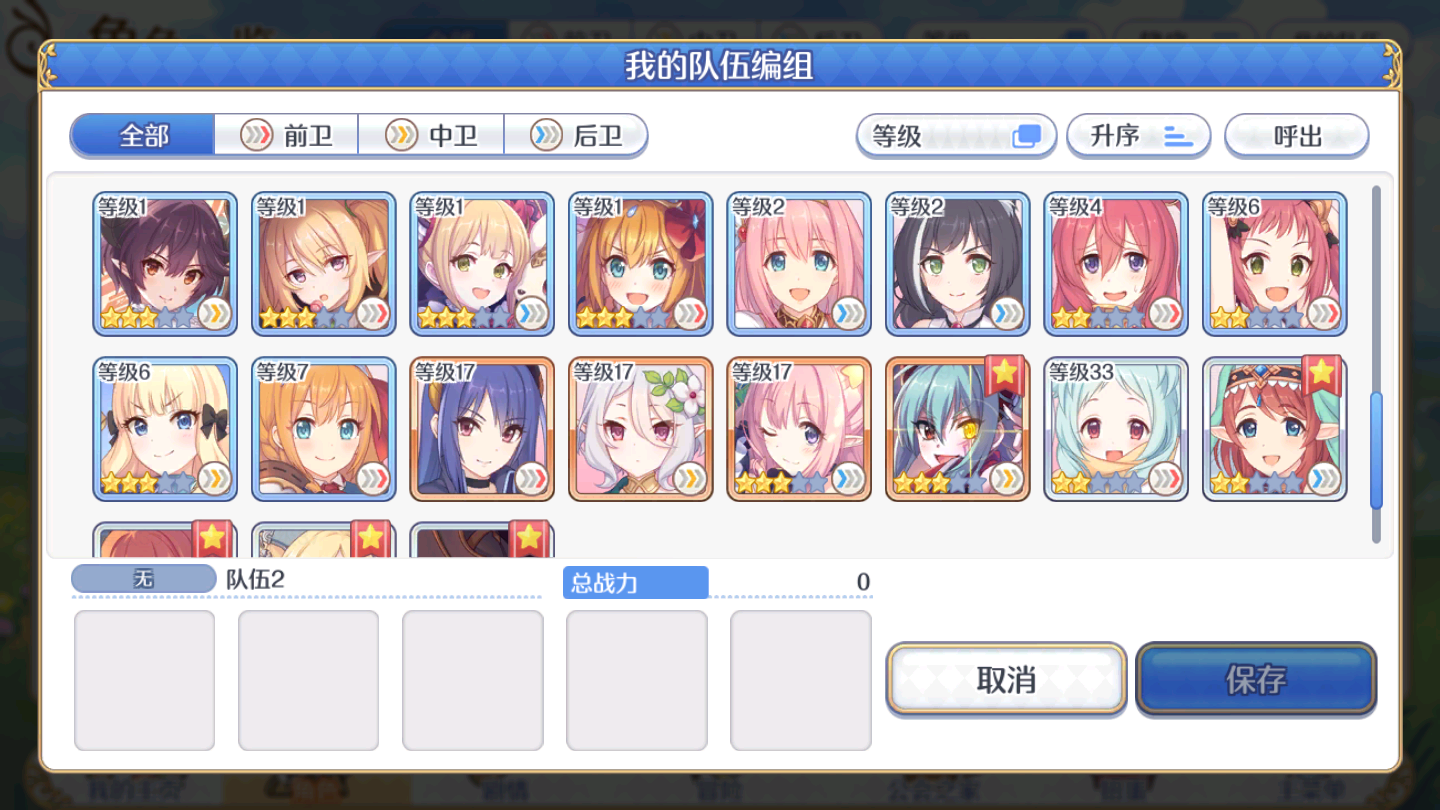This screenshot has width=1440, height=810.
Task: Click details chevron on level 6 blonde character
Action: point(213,478)
